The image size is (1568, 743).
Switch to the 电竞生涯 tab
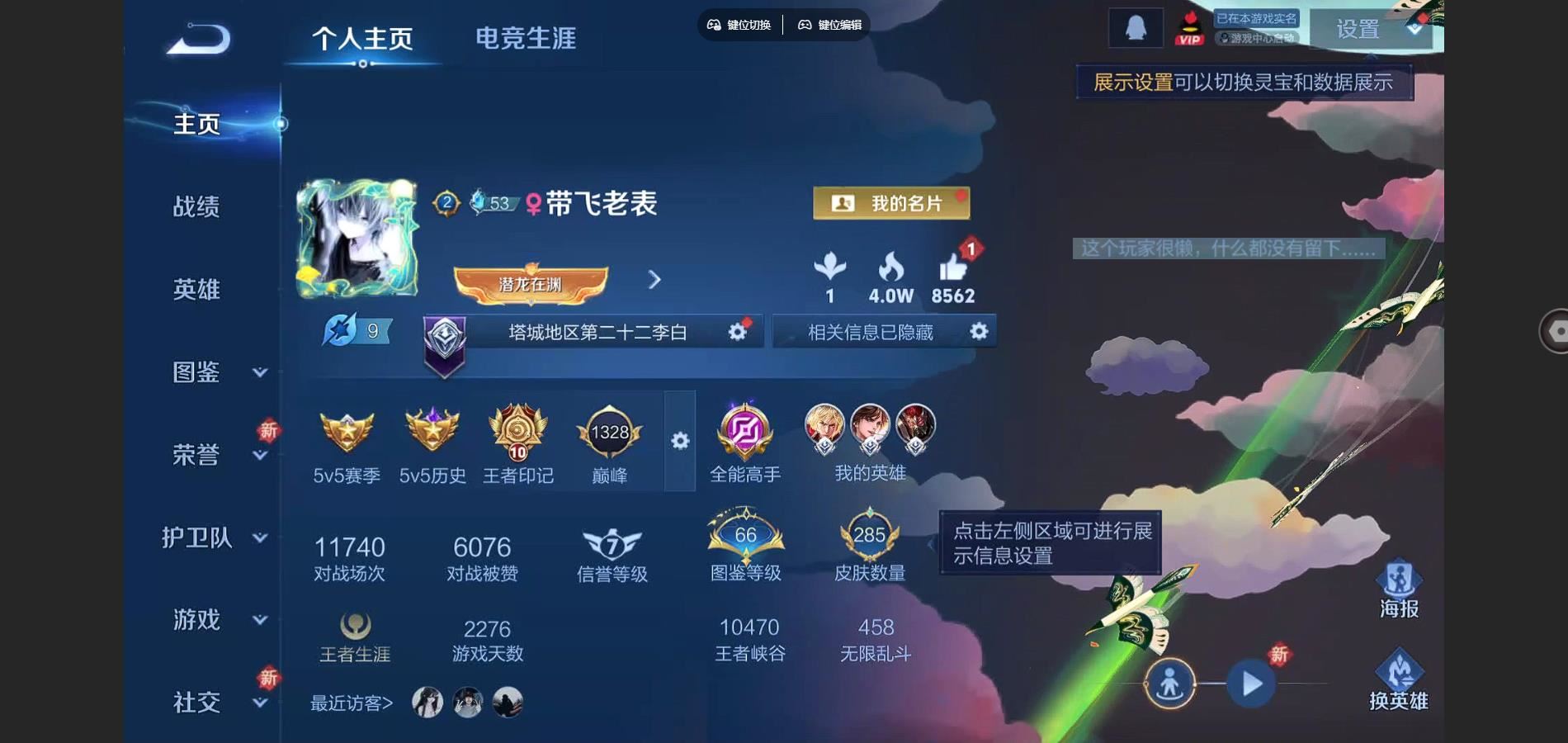click(526, 37)
